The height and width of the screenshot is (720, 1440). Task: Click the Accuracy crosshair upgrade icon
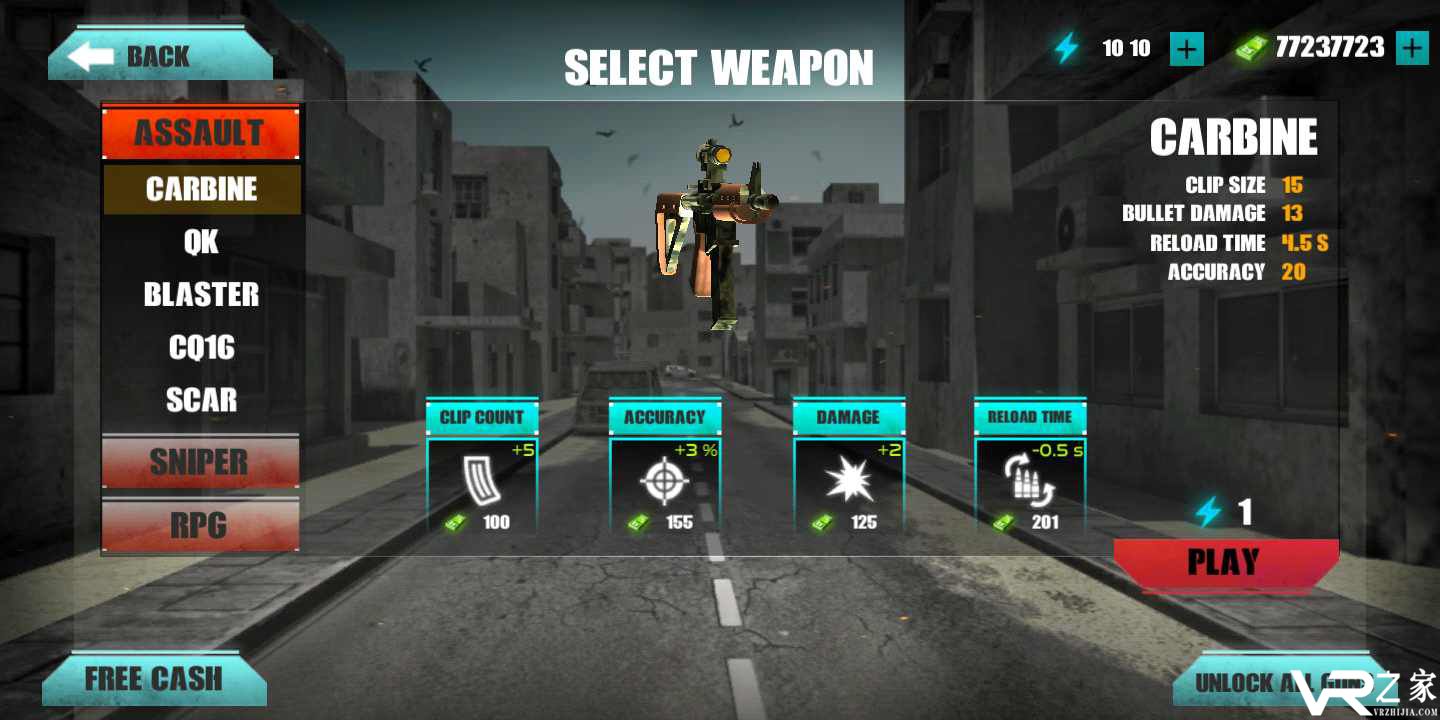pyautogui.click(x=662, y=481)
